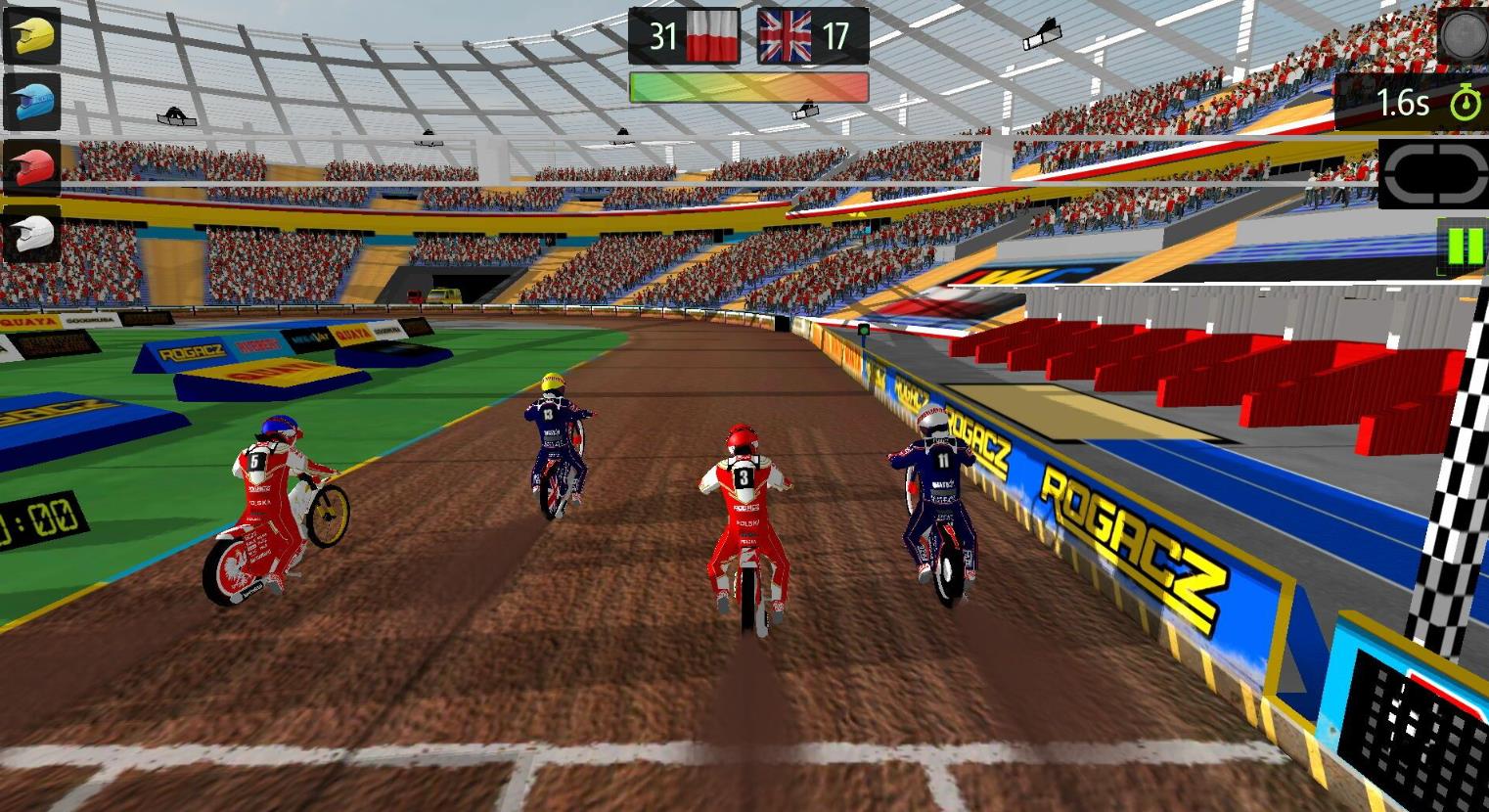The width and height of the screenshot is (1489, 812).
Task: Click the green stopwatch timer icon
Action: pos(1464,103)
